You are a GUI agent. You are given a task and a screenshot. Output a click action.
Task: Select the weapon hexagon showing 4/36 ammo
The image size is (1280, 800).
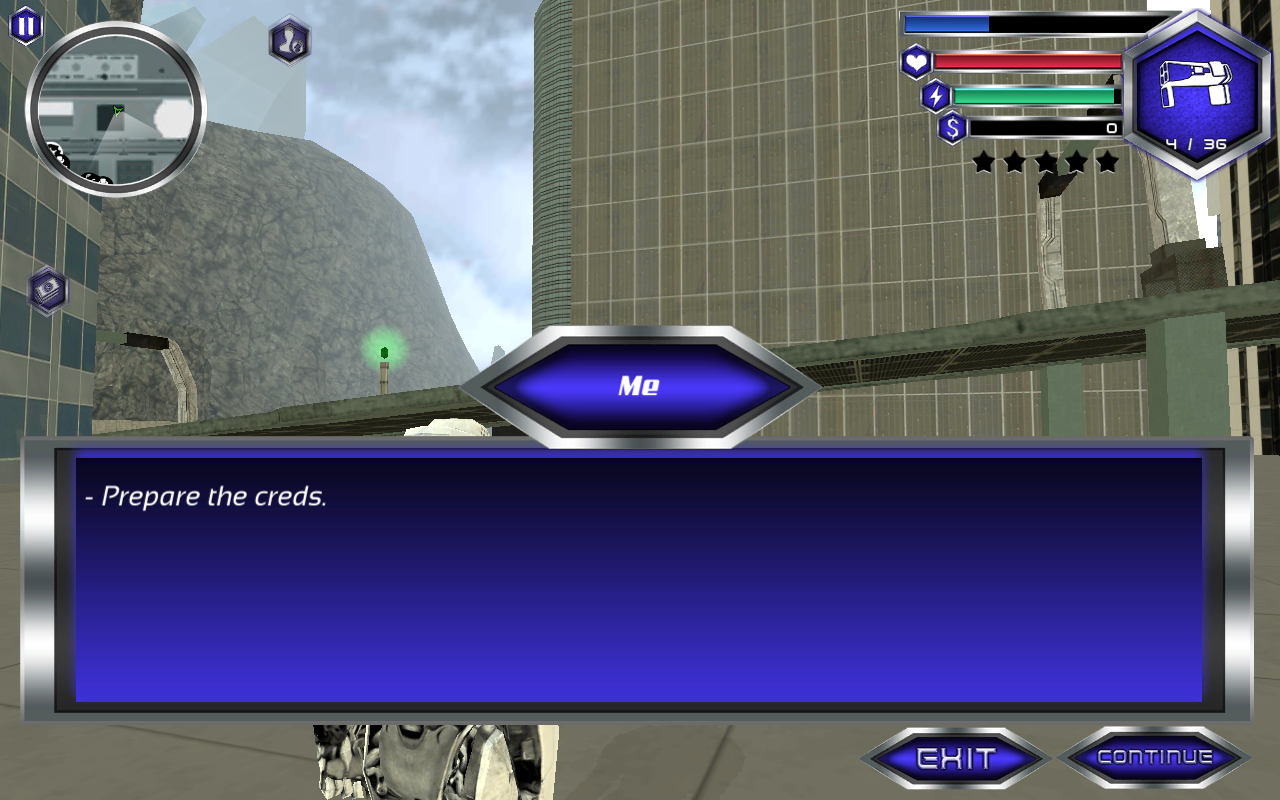point(1196,90)
